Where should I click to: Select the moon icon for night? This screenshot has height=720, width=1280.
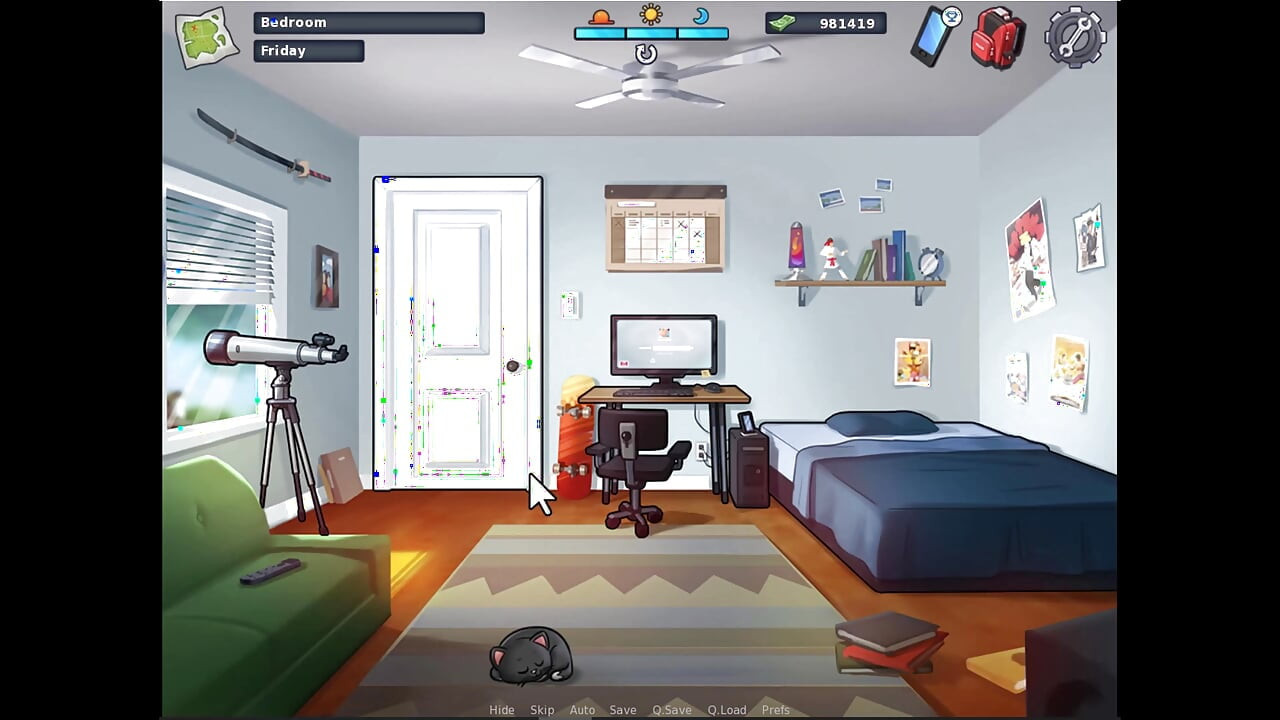[x=701, y=16]
